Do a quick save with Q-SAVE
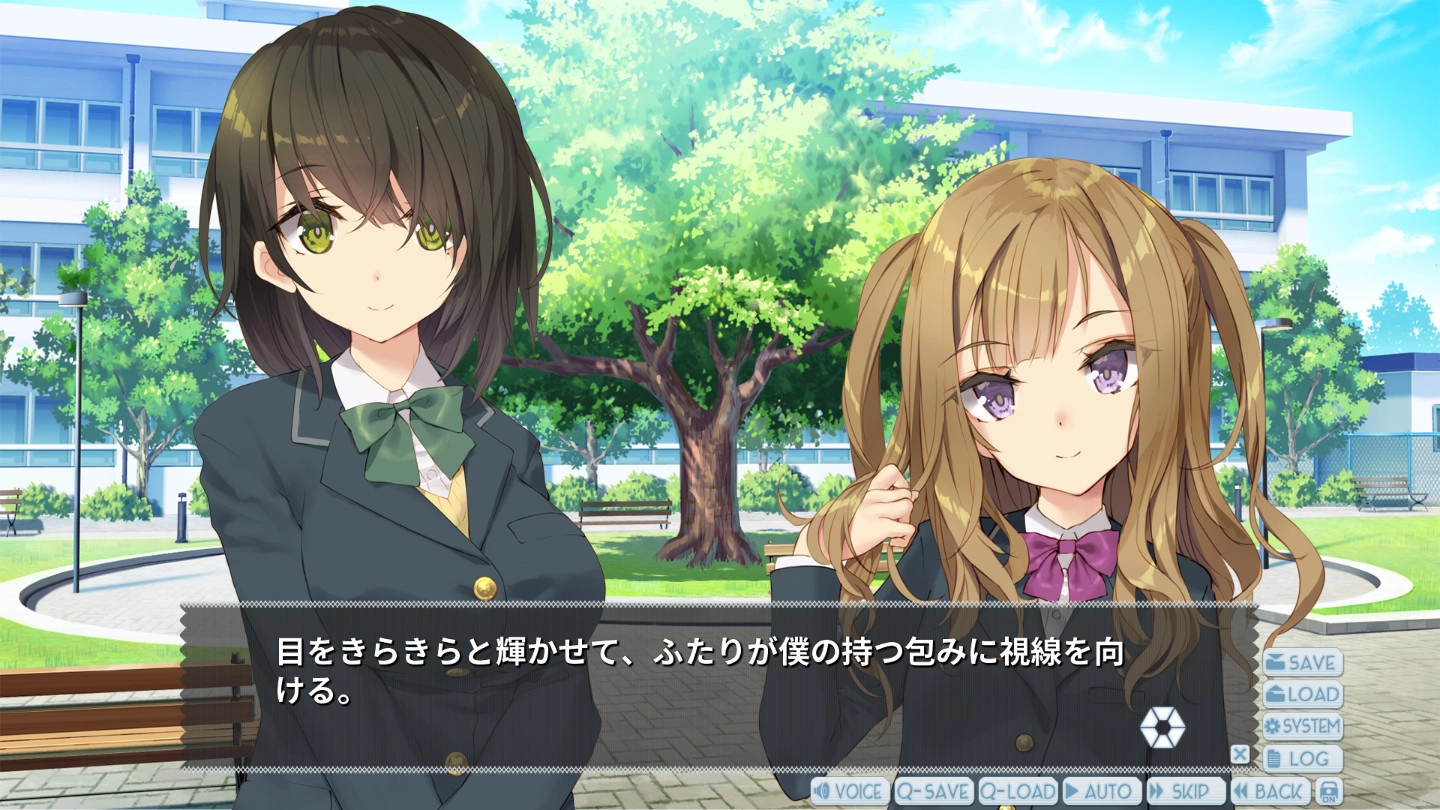The height and width of the screenshot is (810, 1440). [x=933, y=791]
